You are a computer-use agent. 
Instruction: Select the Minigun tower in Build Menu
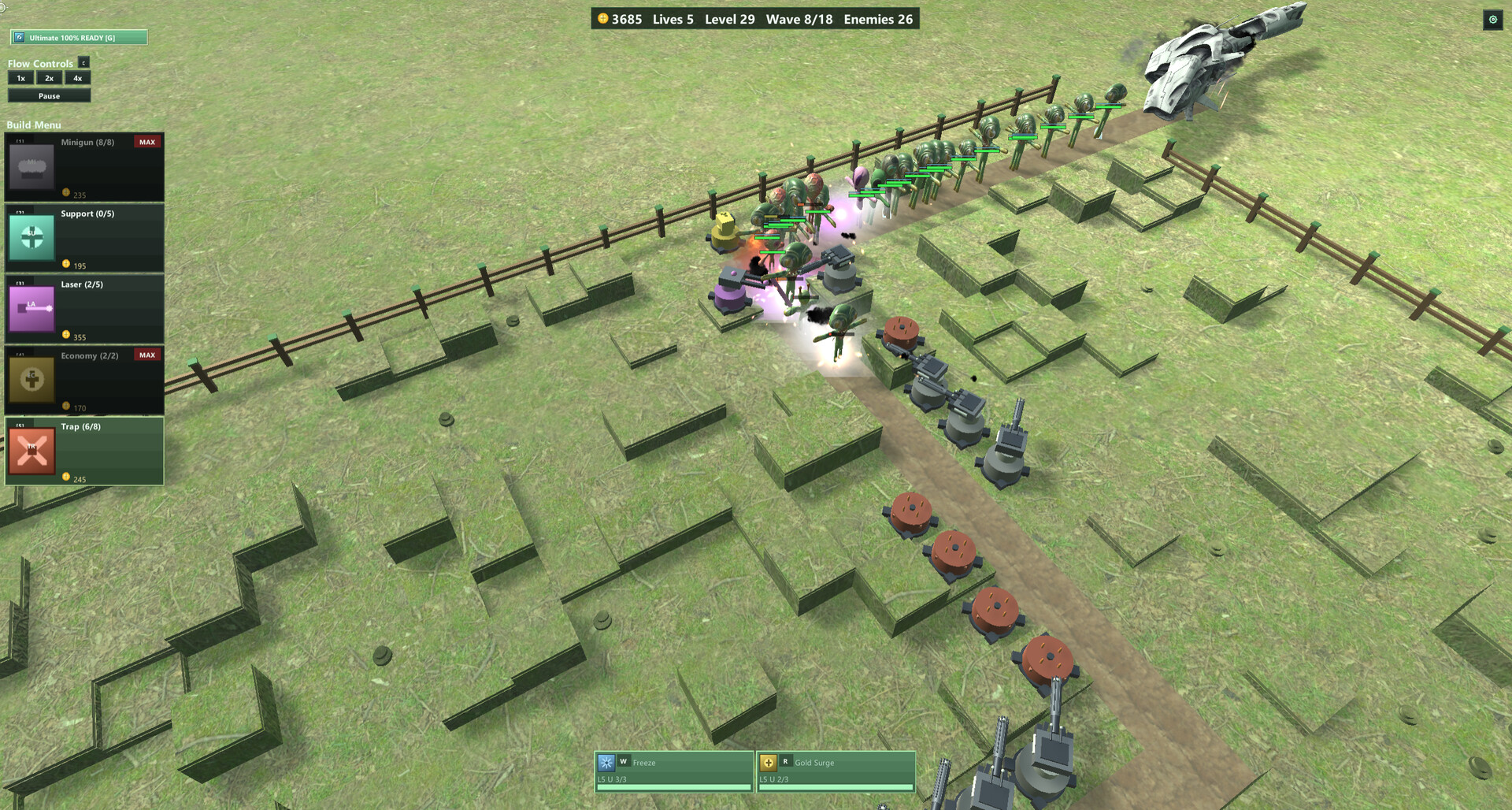click(x=84, y=167)
